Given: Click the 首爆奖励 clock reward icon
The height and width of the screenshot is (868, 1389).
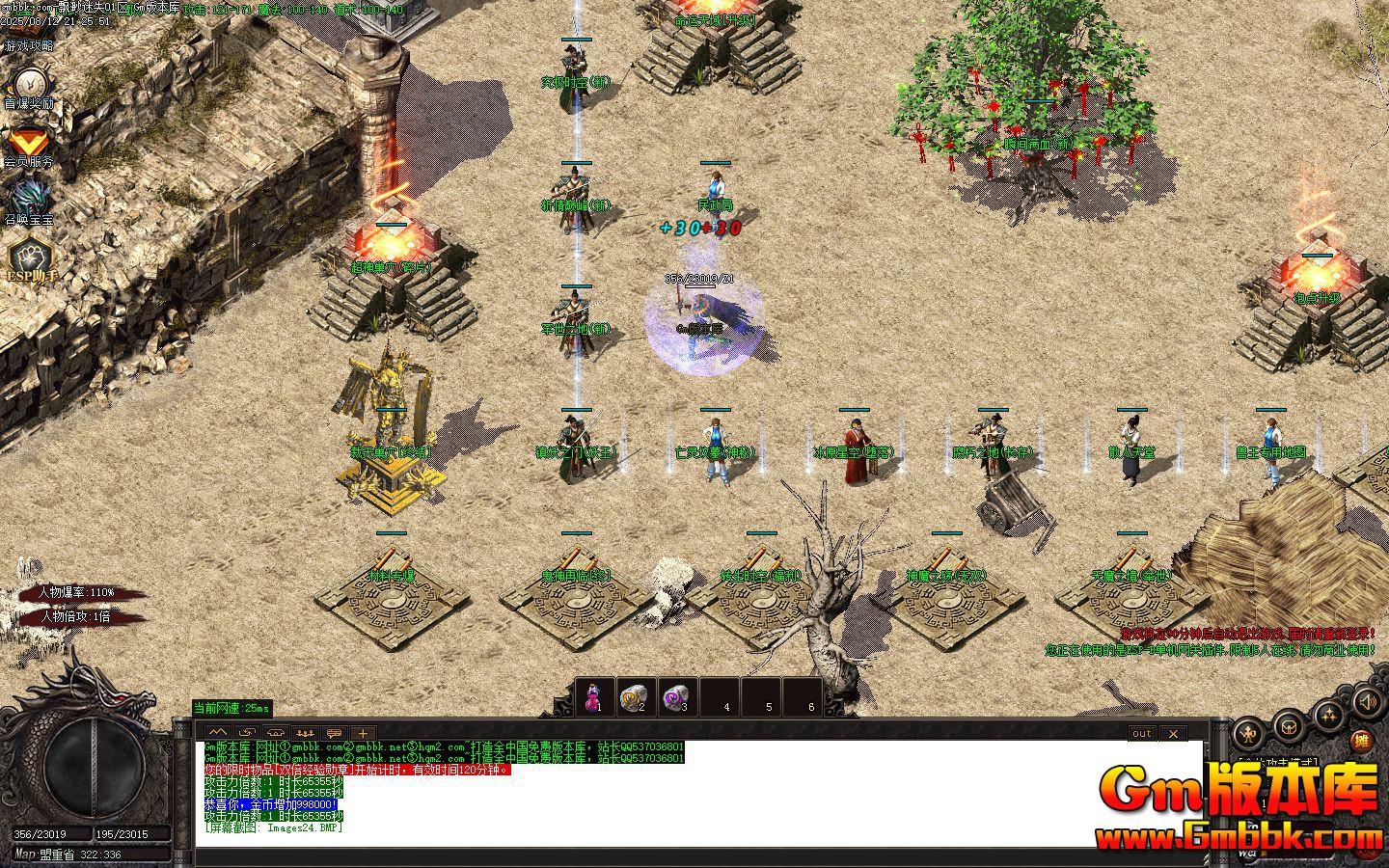Looking at the screenshot, I should [32, 92].
